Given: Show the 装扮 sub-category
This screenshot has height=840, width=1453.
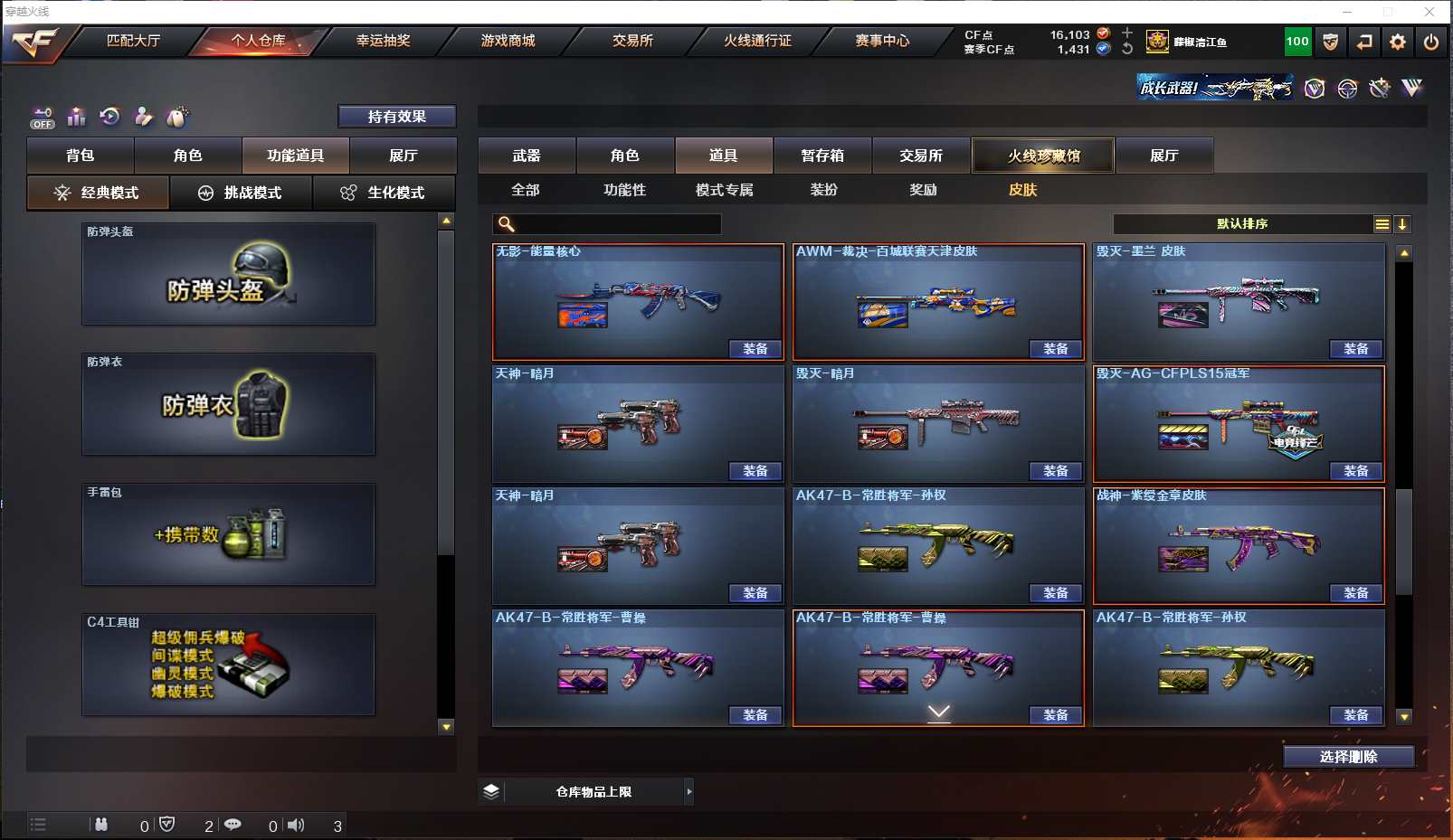Looking at the screenshot, I should pos(823,190).
